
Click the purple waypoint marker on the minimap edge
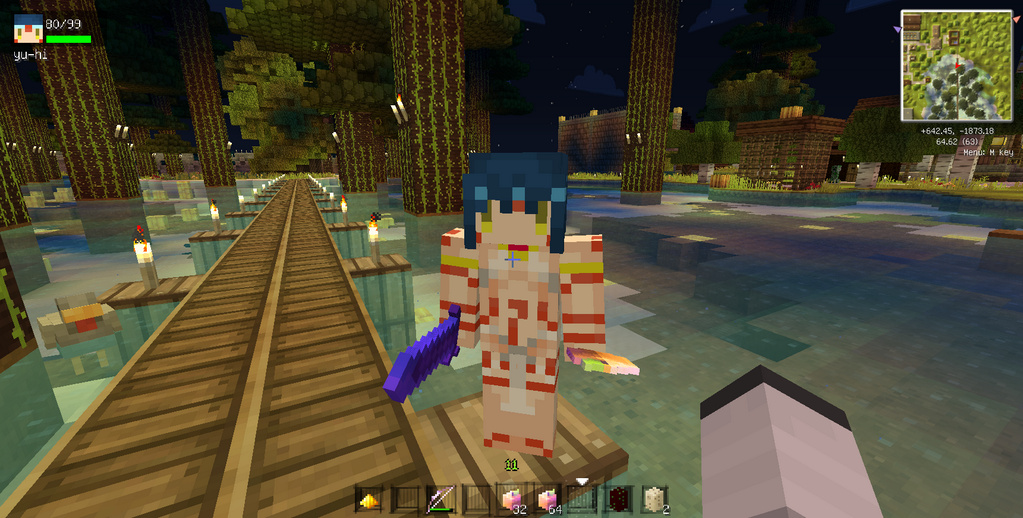898,31
